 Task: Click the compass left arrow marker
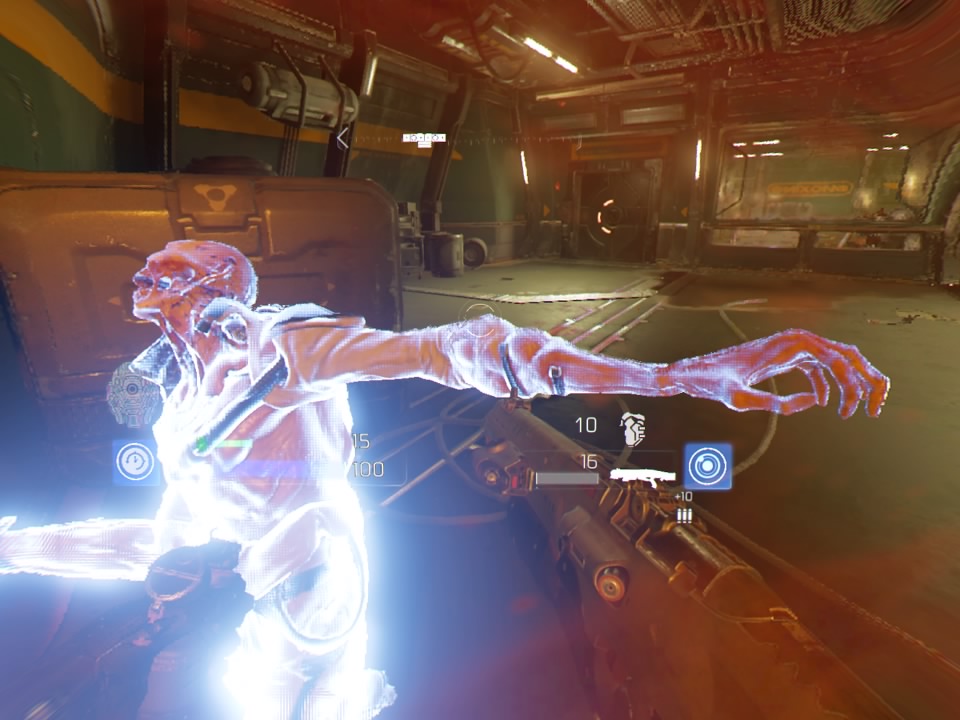click(342, 139)
